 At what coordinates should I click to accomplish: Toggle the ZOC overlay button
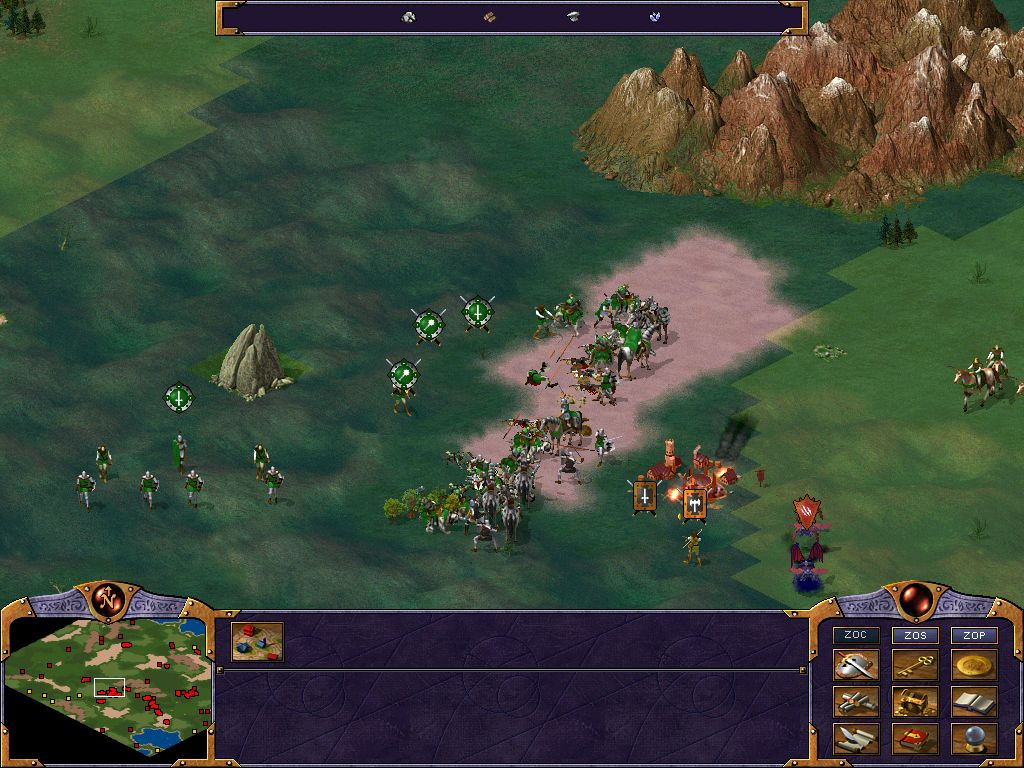(x=856, y=635)
